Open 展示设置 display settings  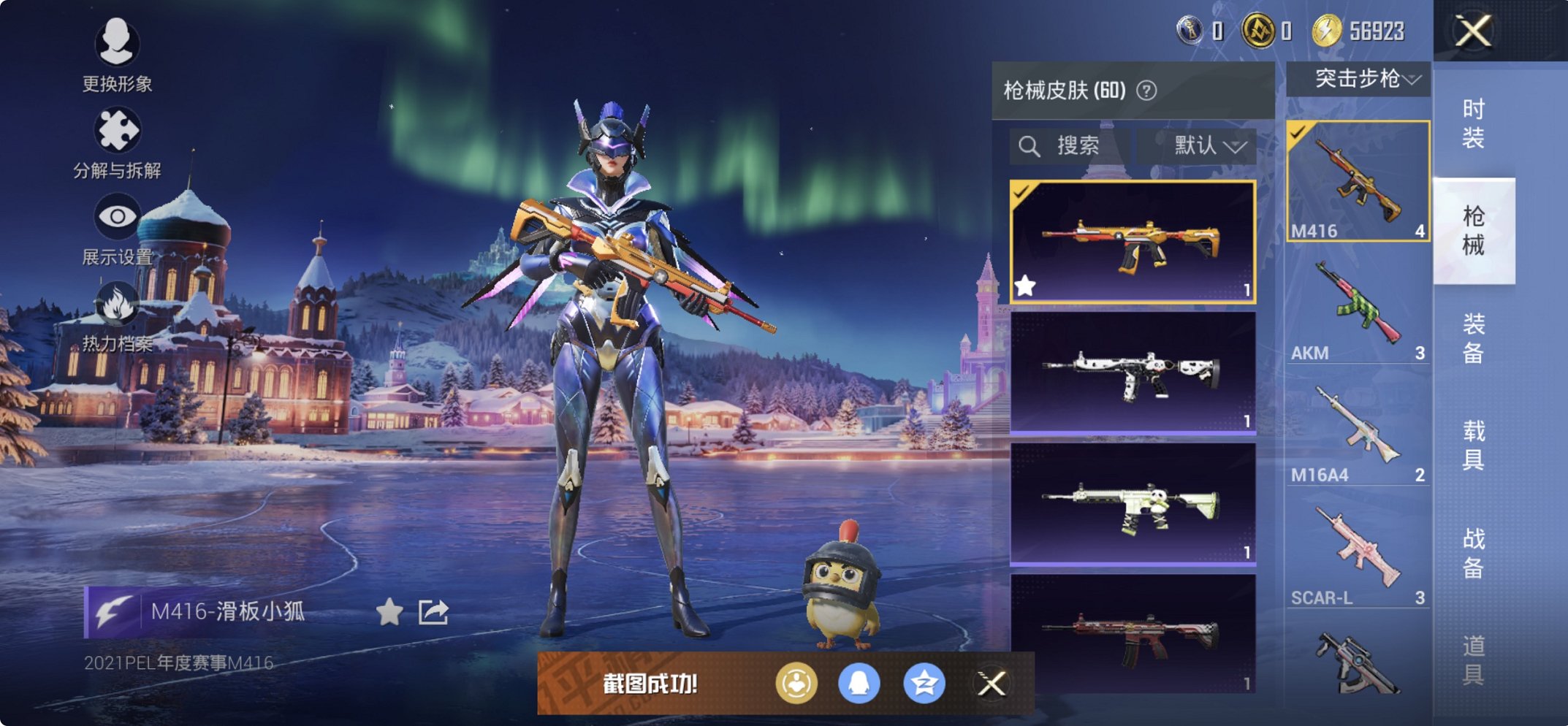[x=117, y=215]
